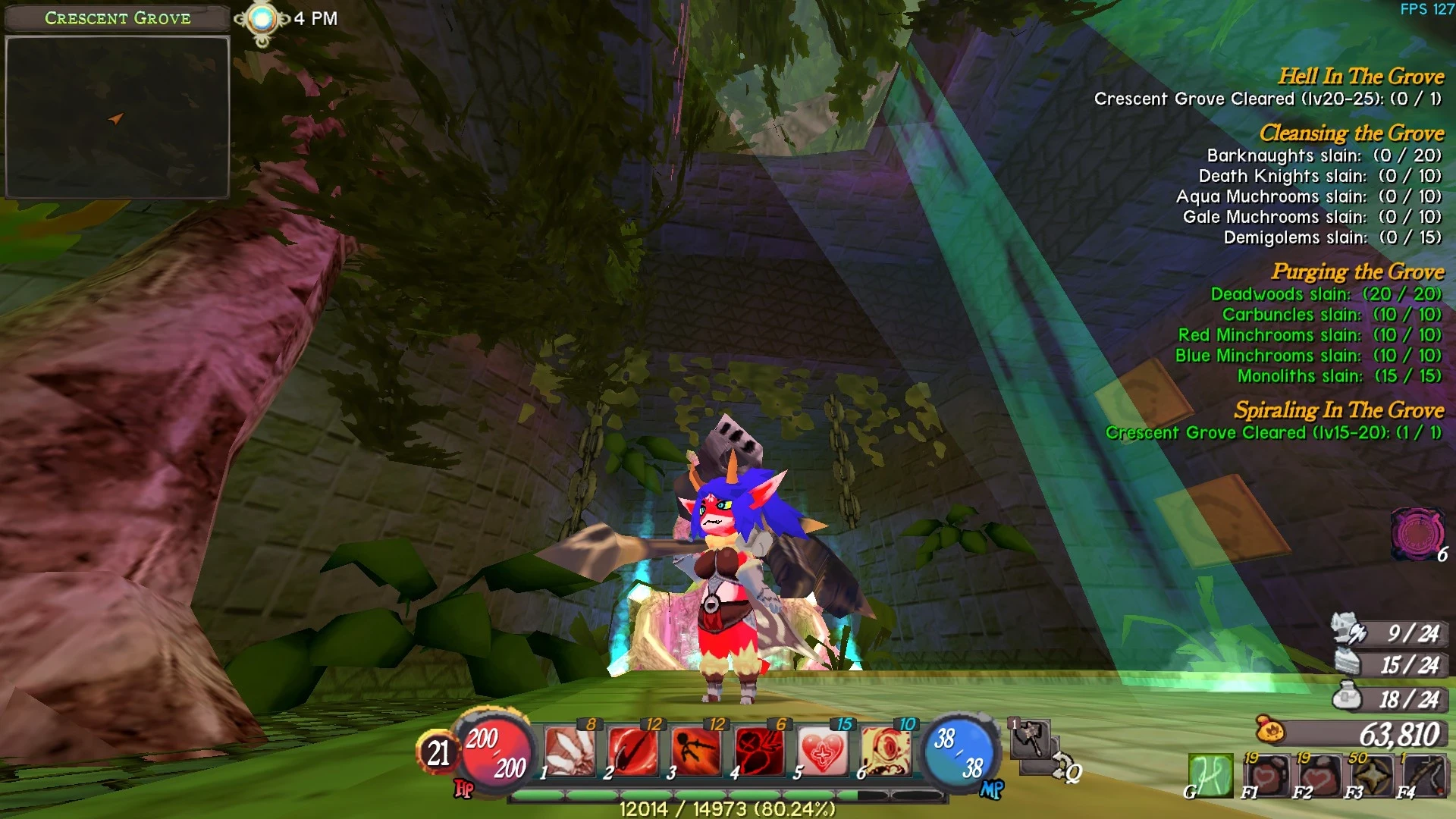This screenshot has width=1456, height=819.
Task: Select the F3 gold star item
Action: tap(1372, 775)
